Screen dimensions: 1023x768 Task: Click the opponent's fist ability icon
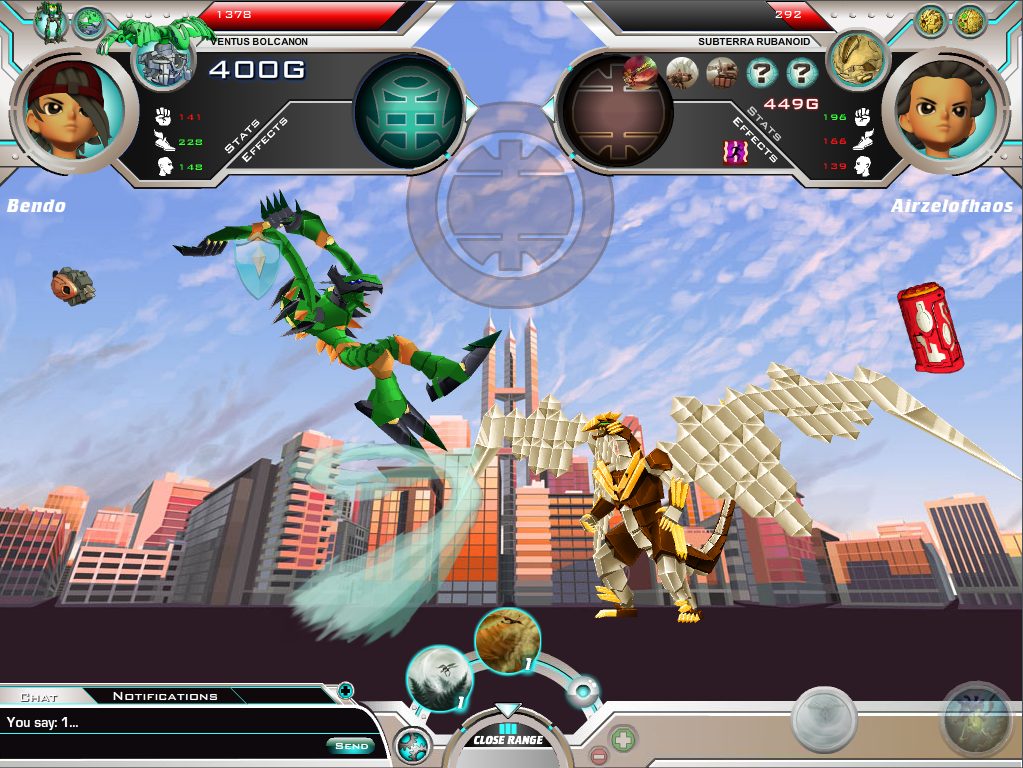721,72
